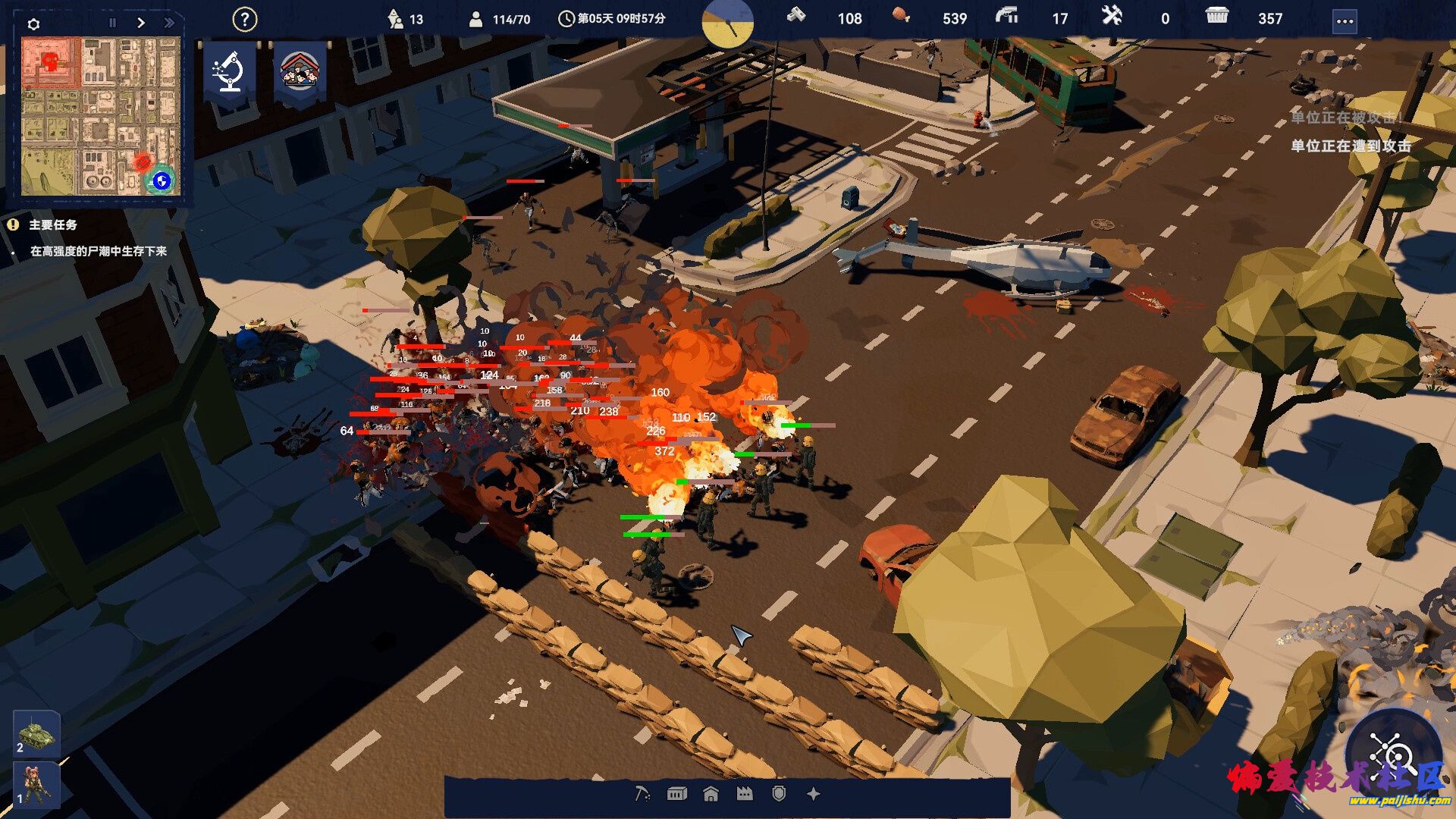Open the three-dots resource menu
Viewport: 1456px width, 819px height.
1345,21
